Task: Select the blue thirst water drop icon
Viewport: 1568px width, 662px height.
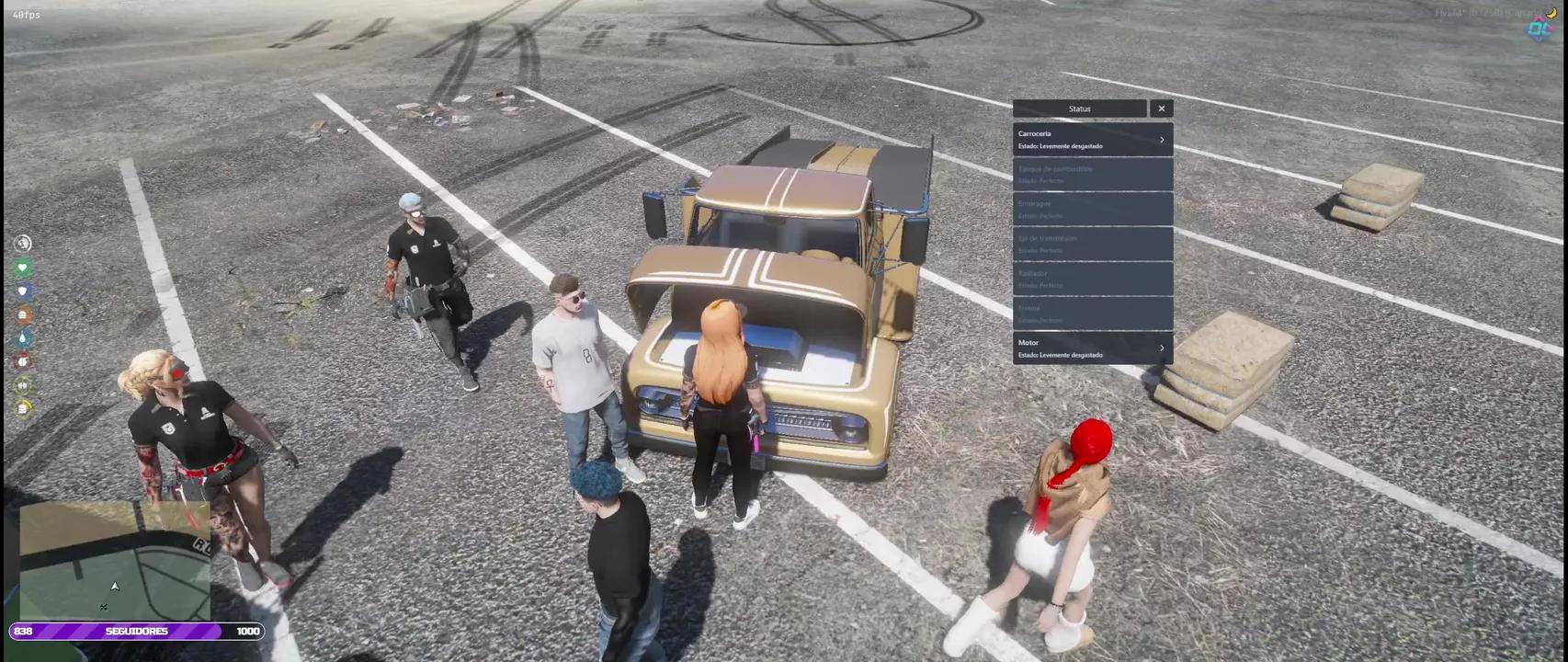Action: pos(23,337)
